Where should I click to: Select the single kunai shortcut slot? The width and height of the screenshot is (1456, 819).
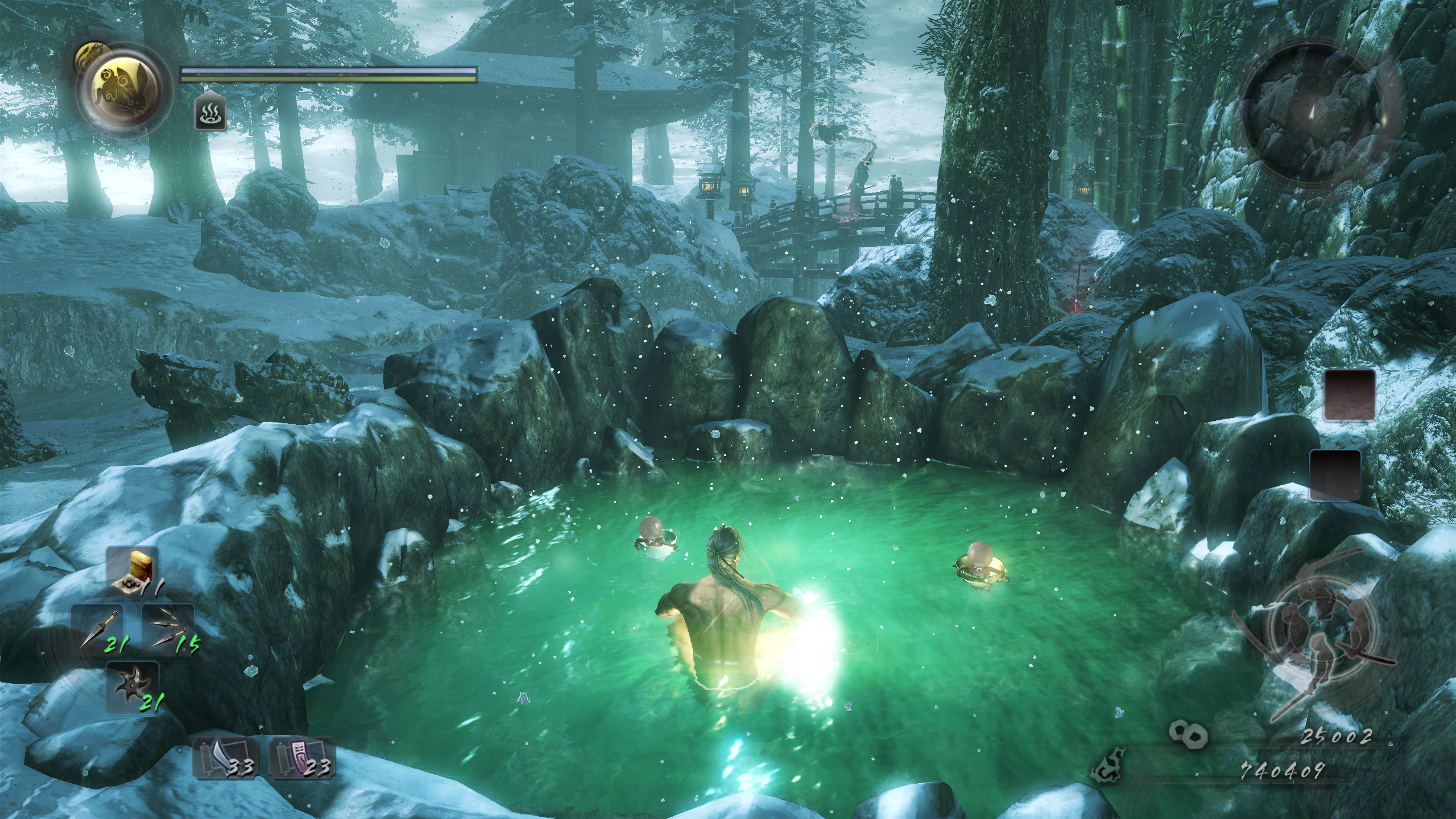(97, 629)
